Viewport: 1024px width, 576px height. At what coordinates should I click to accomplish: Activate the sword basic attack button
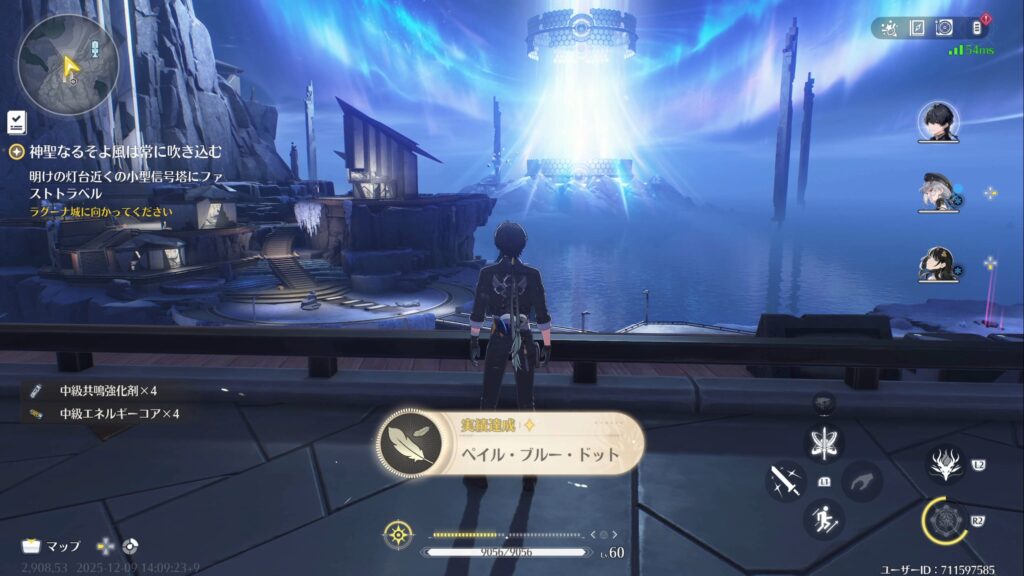pos(786,481)
